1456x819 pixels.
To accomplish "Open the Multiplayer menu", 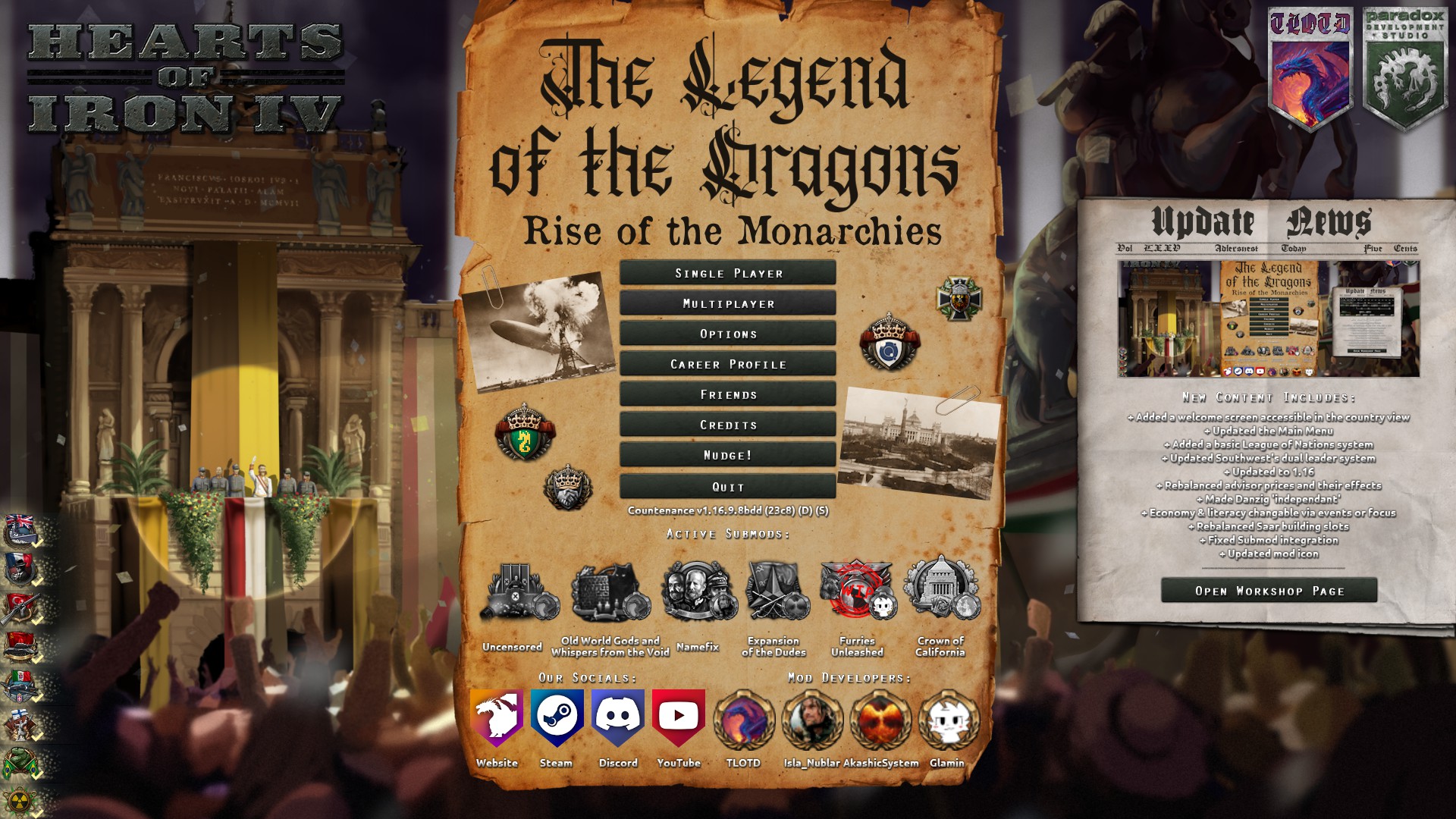I will click(728, 303).
